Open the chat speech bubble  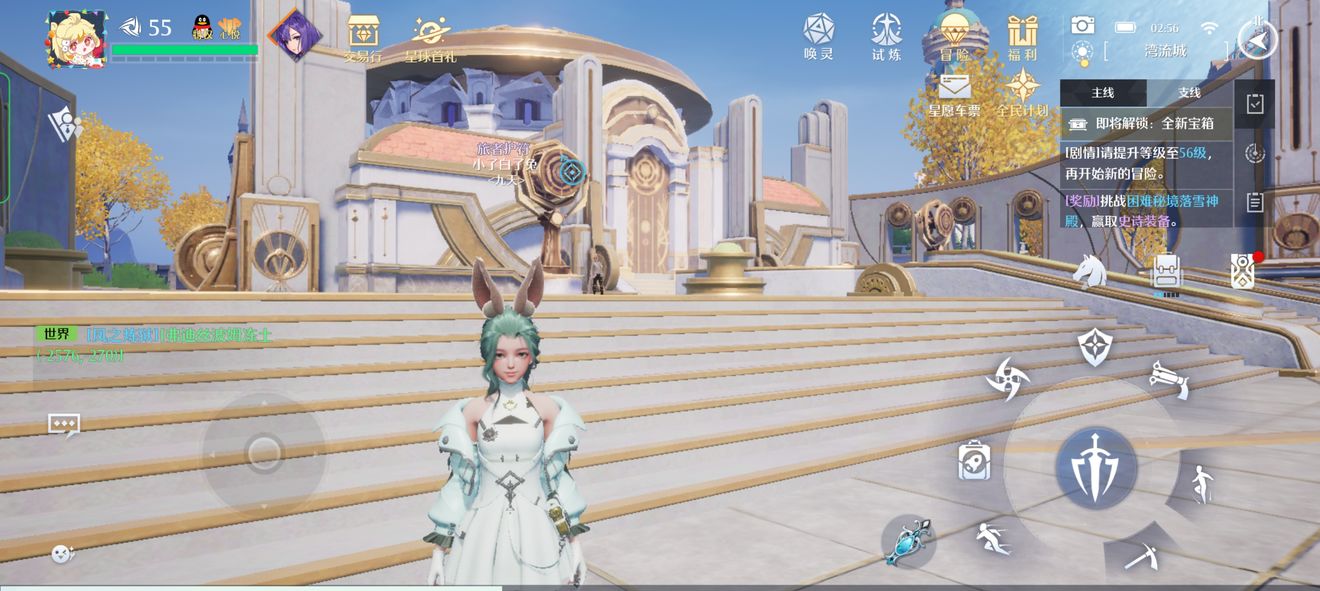pos(64,425)
